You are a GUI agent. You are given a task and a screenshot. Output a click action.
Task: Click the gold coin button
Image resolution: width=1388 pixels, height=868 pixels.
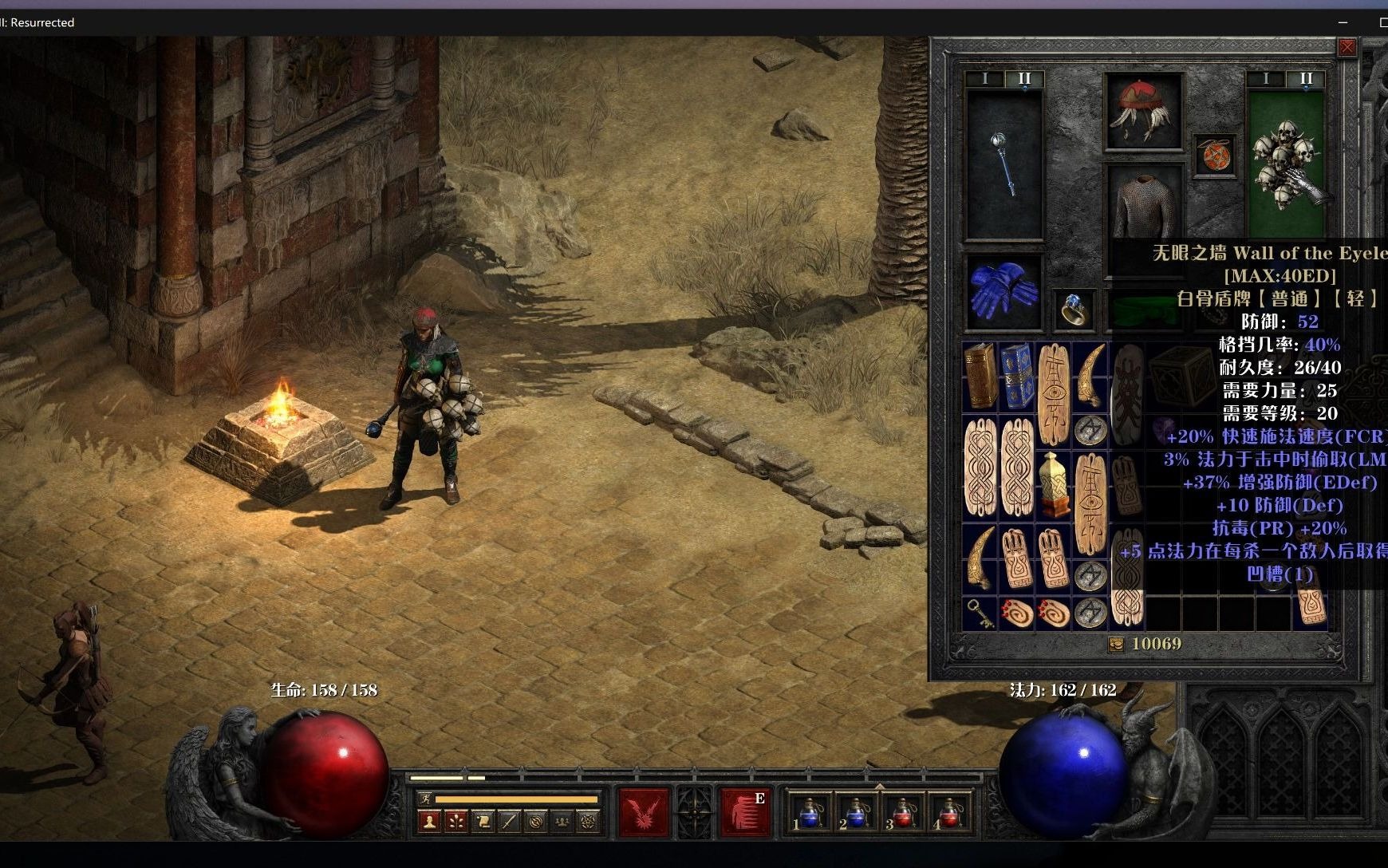coord(1117,645)
